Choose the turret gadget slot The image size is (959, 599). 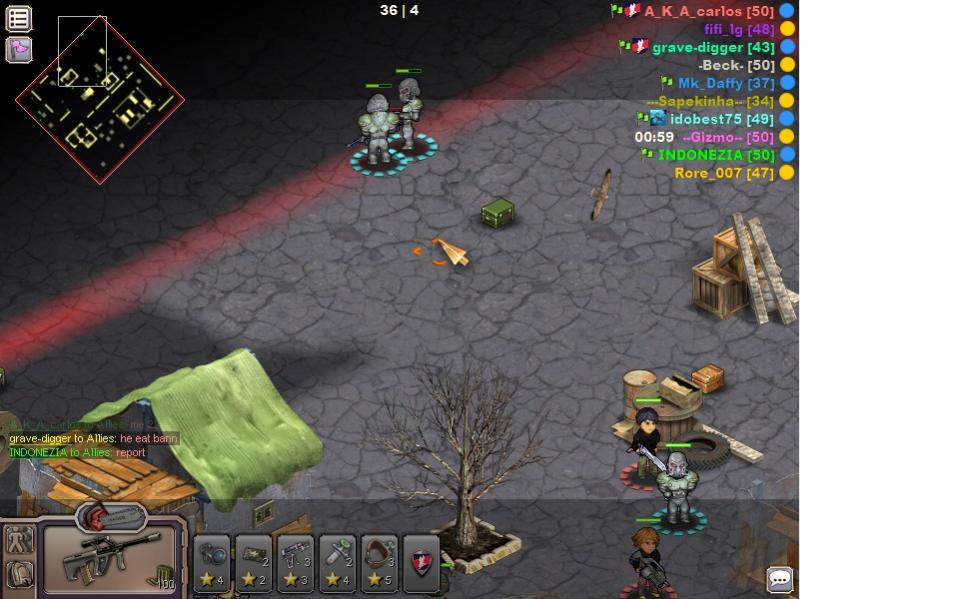point(296,564)
